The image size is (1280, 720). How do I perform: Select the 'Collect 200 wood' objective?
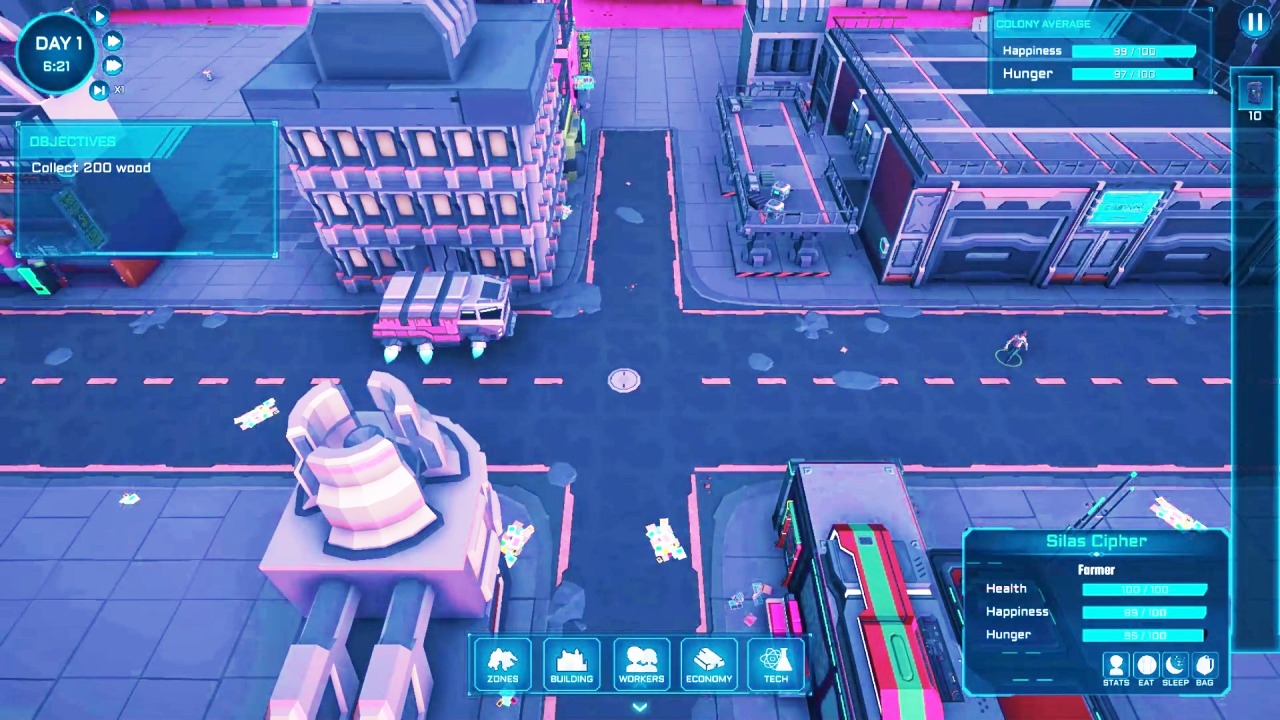pyautogui.click(x=90, y=167)
